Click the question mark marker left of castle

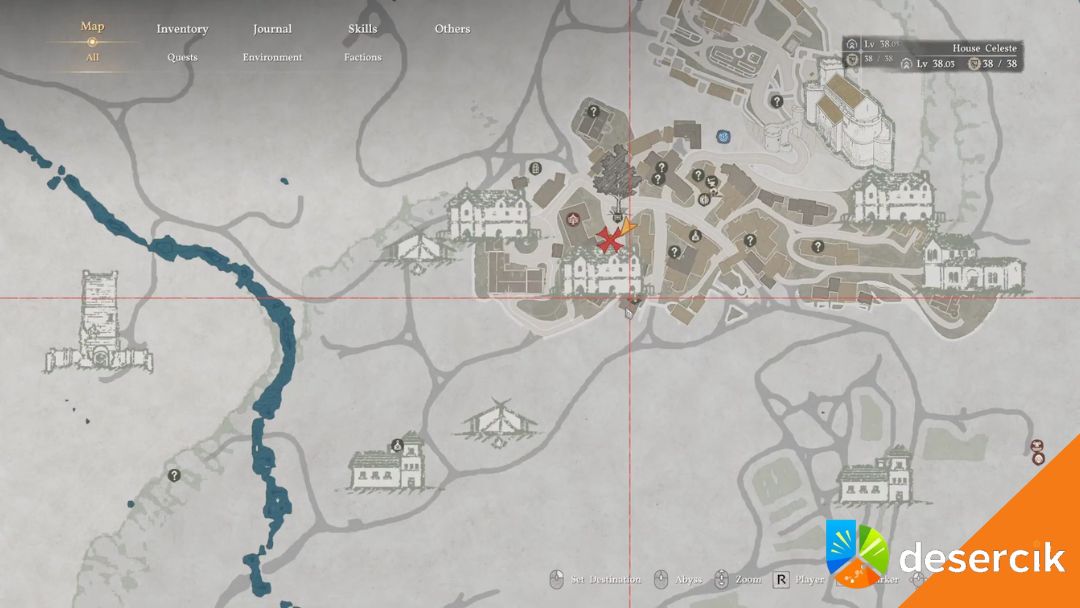pyautogui.click(x=776, y=101)
